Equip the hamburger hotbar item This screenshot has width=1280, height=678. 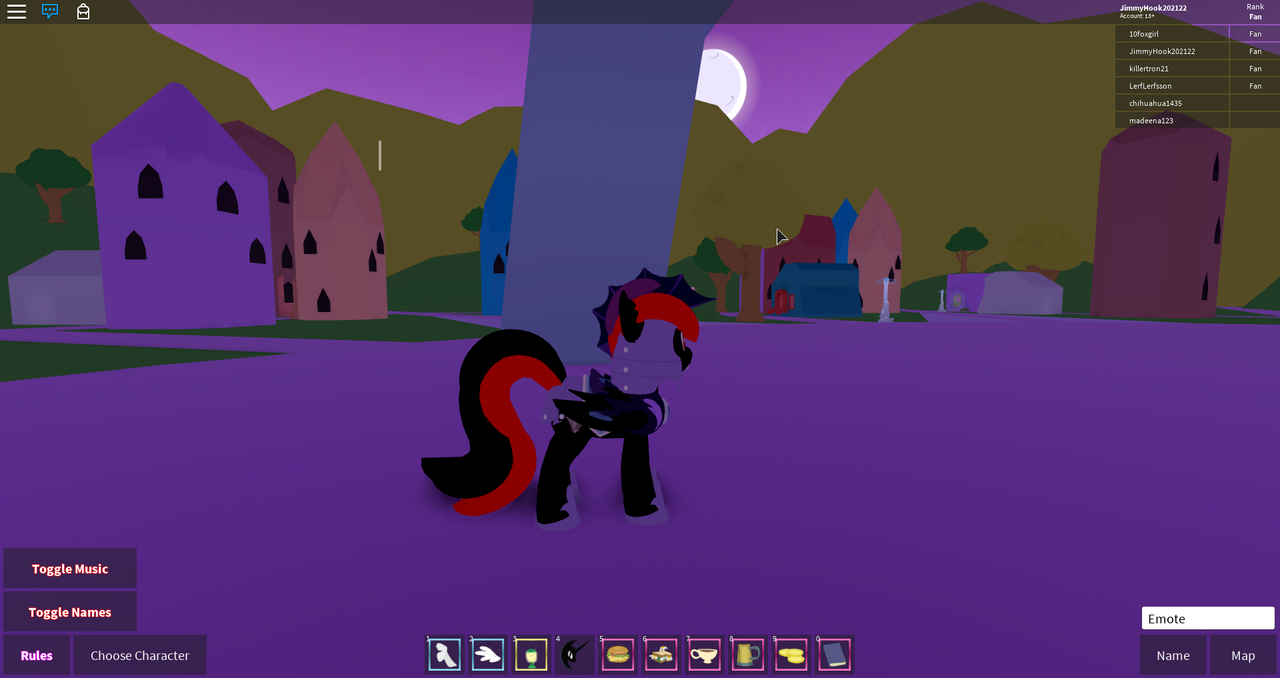[x=619, y=655]
